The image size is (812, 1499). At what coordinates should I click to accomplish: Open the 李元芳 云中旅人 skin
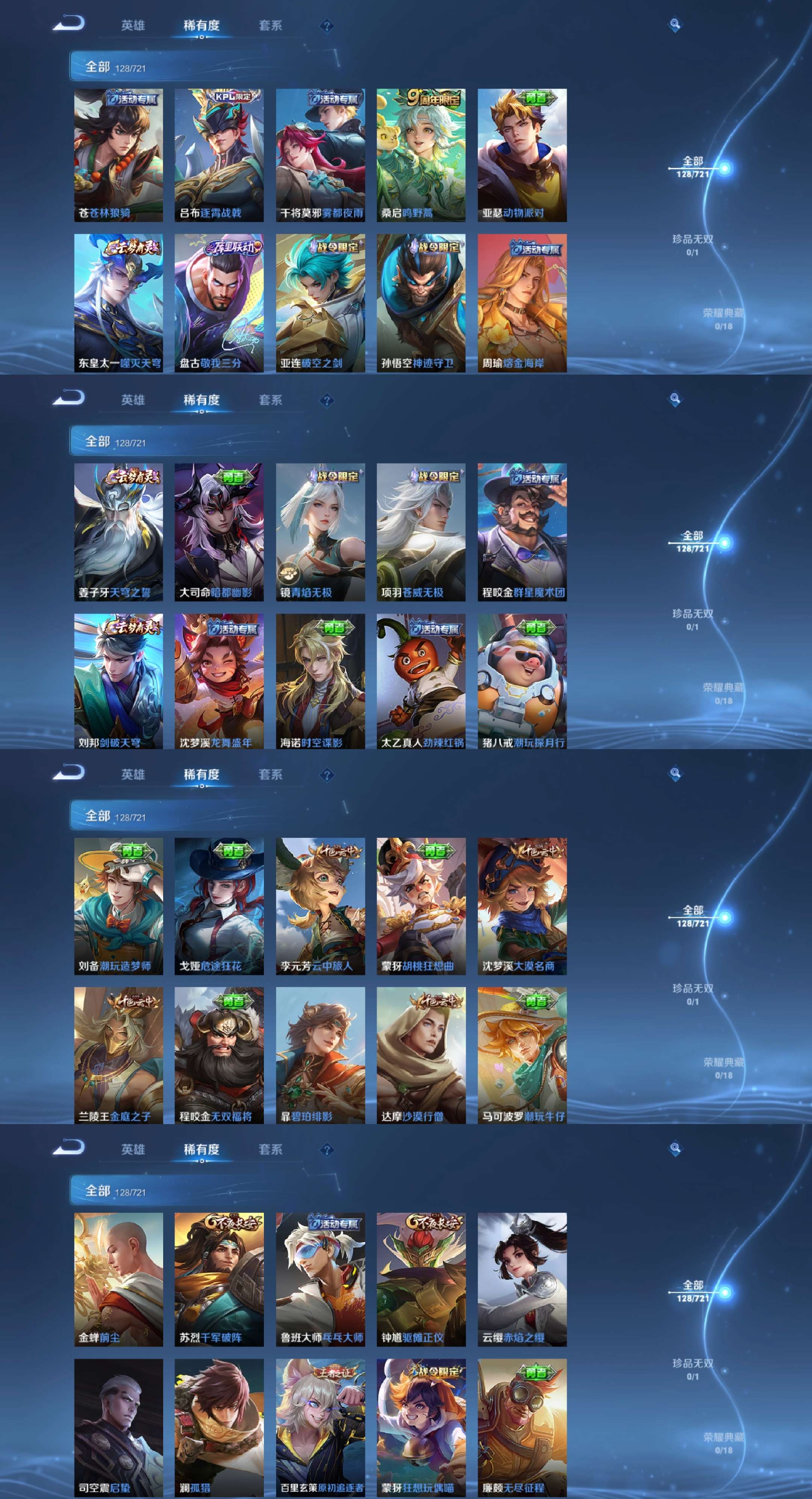(x=320, y=906)
